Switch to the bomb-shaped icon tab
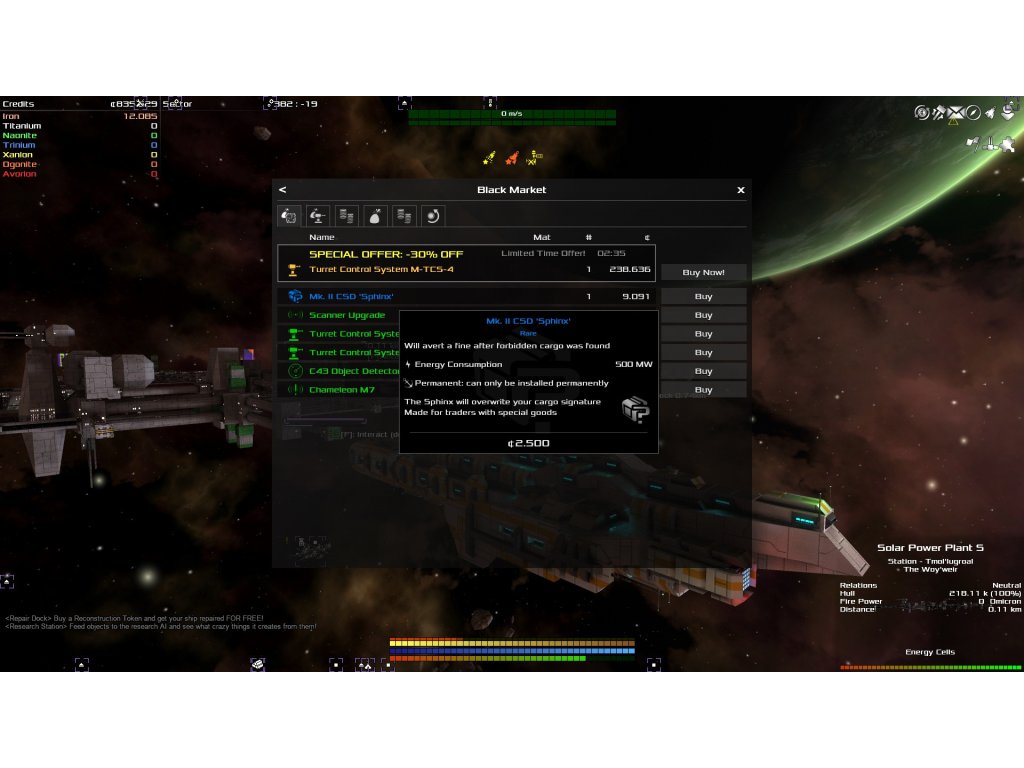Screen dimensions: 1024x768 point(376,215)
